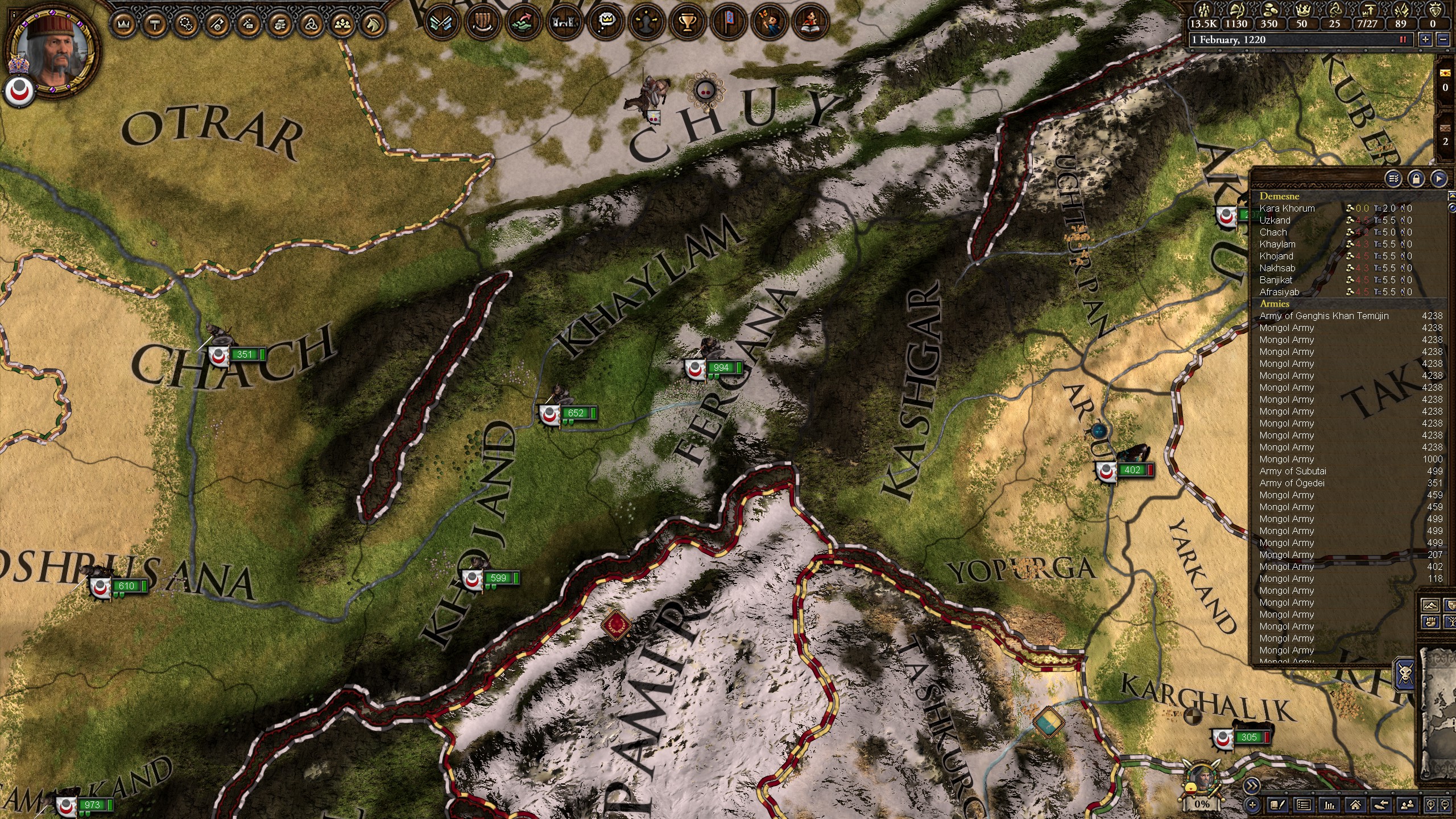This screenshot has height=819, width=1456.
Task: Pause the game with the pause button
Action: tap(1403, 39)
